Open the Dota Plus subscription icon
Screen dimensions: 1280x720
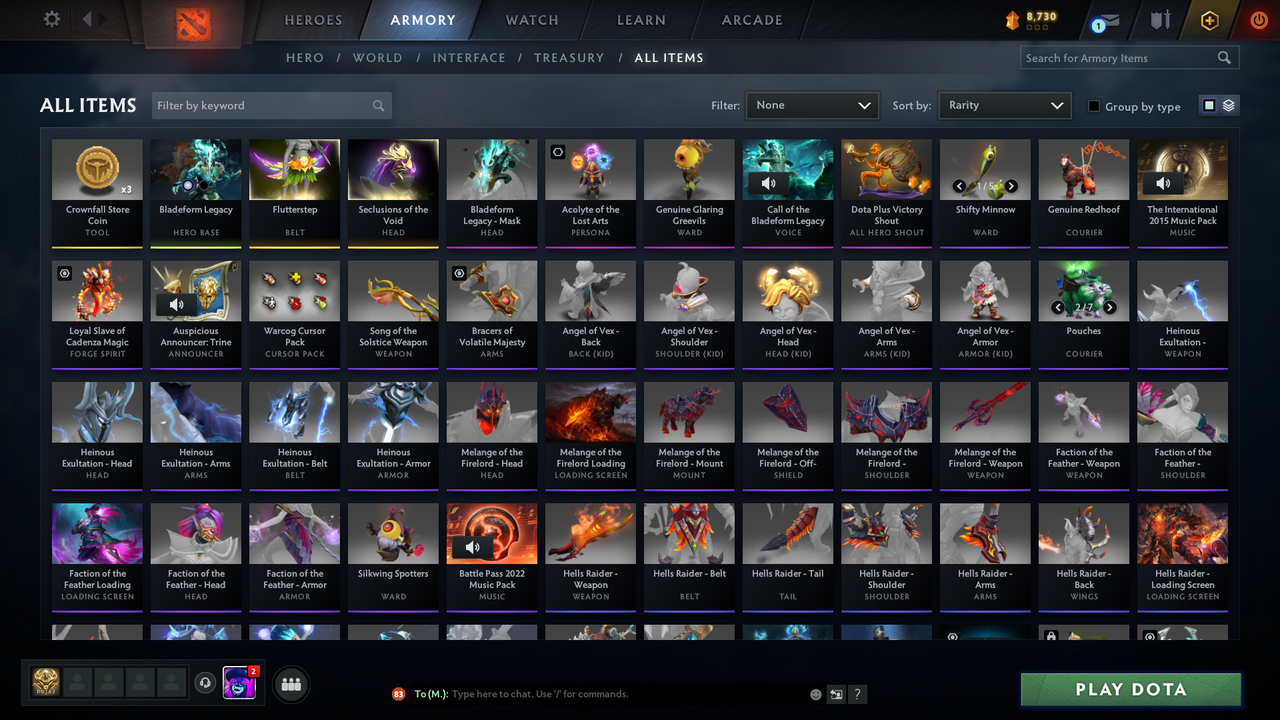pyautogui.click(x=1208, y=19)
